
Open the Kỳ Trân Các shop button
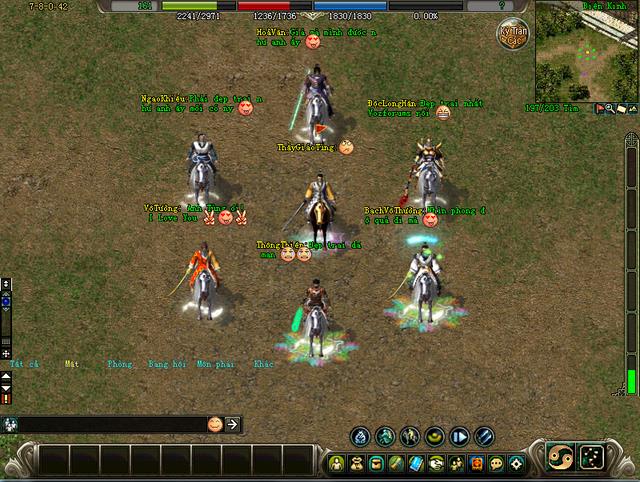(513, 37)
